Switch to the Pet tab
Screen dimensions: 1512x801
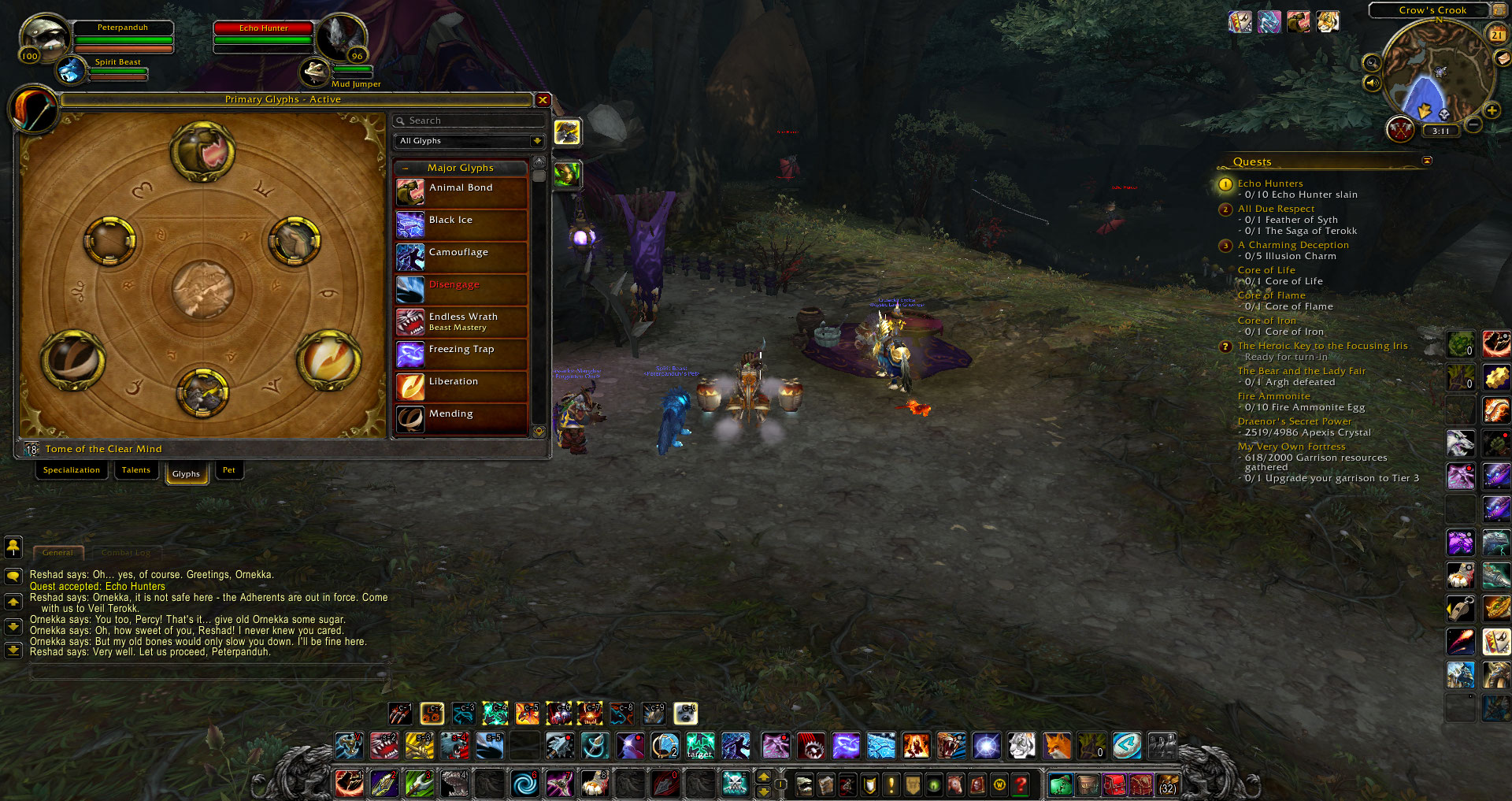[228, 470]
